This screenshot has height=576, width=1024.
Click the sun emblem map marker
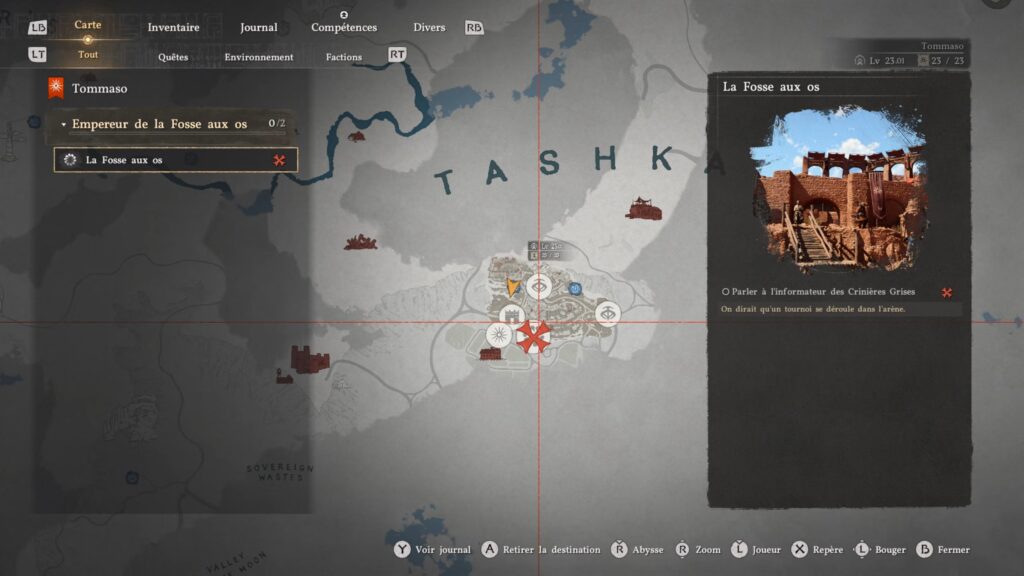click(x=497, y=334)
